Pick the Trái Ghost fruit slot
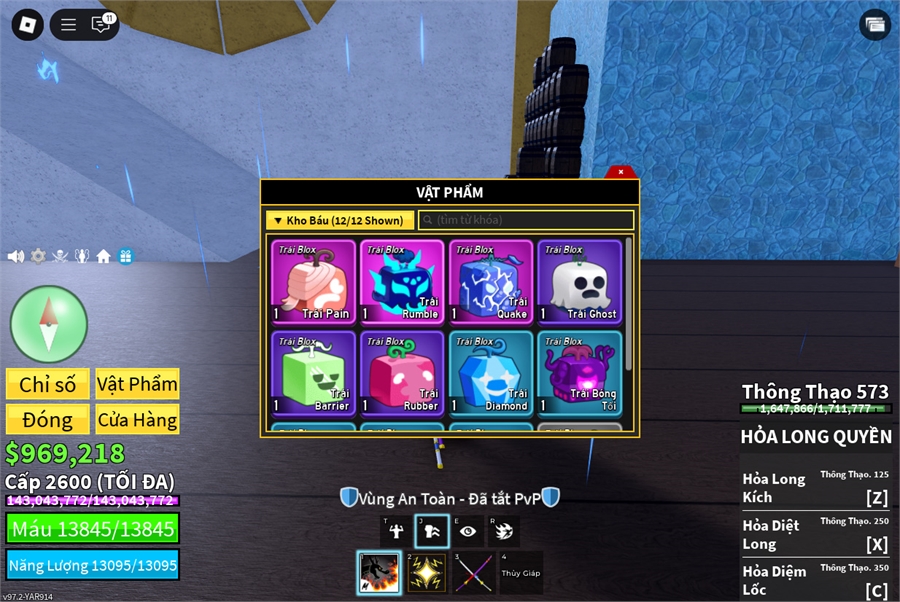 point(579,282)
